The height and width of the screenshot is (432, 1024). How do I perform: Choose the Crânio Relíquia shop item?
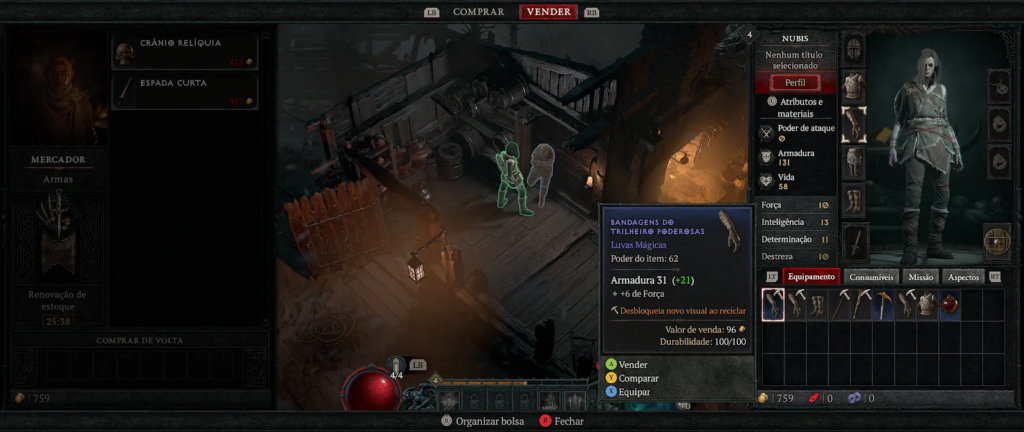pyautogui.click(x=185, y=52)
